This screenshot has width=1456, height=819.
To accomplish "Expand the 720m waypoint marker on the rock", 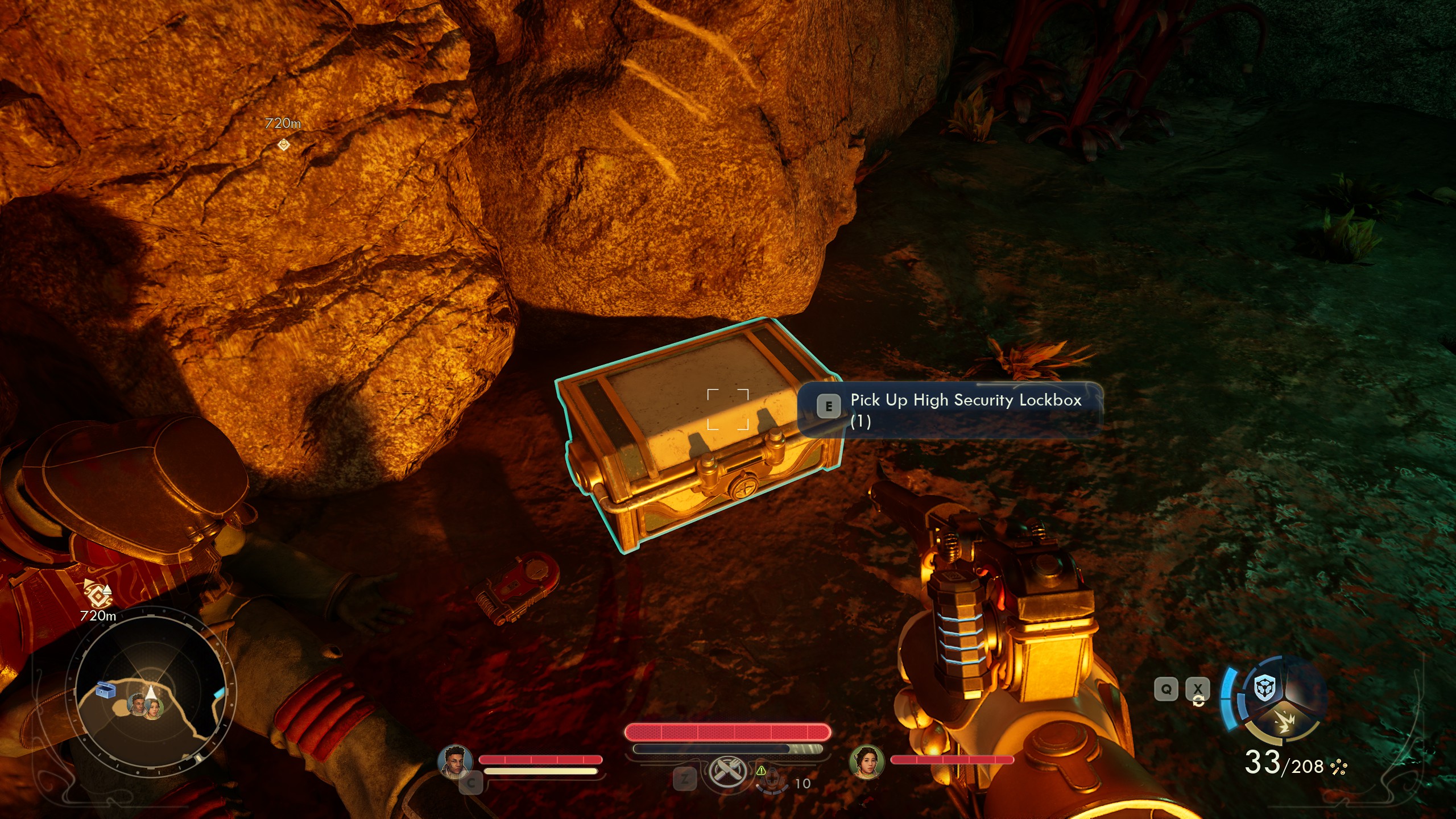I will pyautogui.click(x=283, y=145).
